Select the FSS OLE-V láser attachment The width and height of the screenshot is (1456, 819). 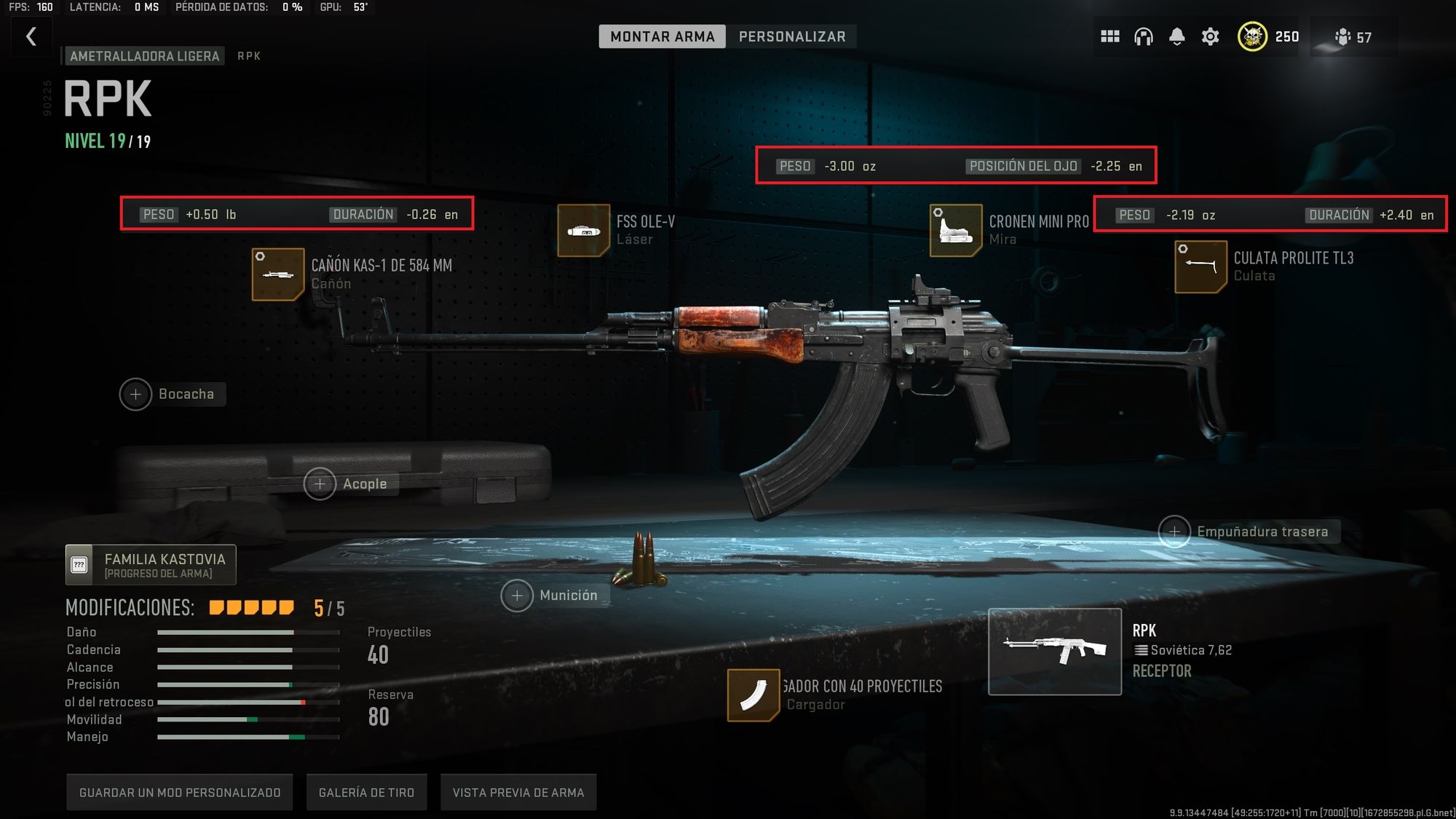(x=583, y=231)
